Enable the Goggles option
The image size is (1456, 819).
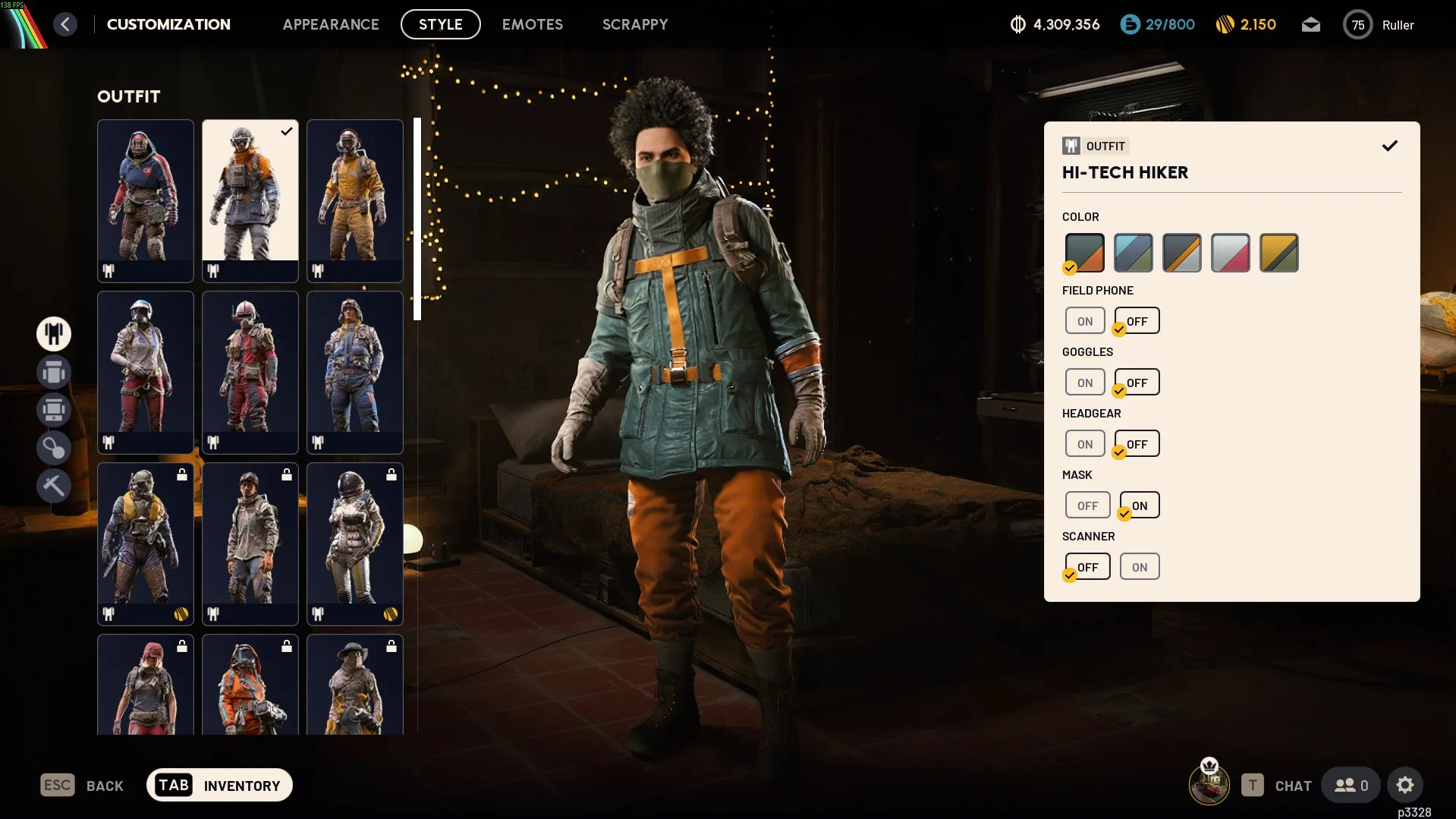coord(1085,383)
